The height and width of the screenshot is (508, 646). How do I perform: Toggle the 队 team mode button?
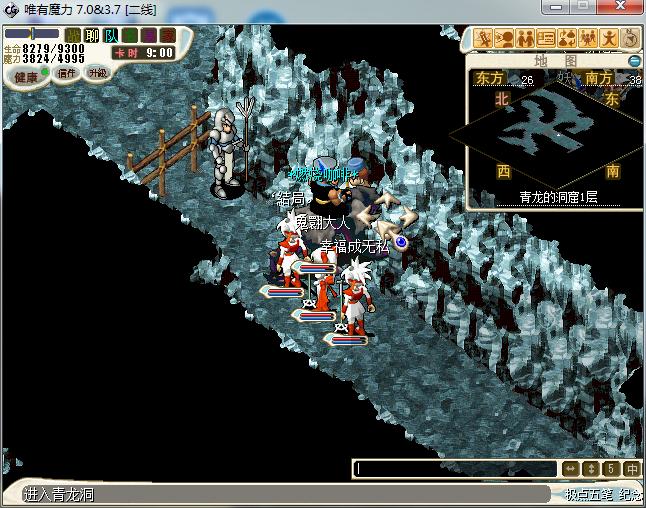[111, 35]
